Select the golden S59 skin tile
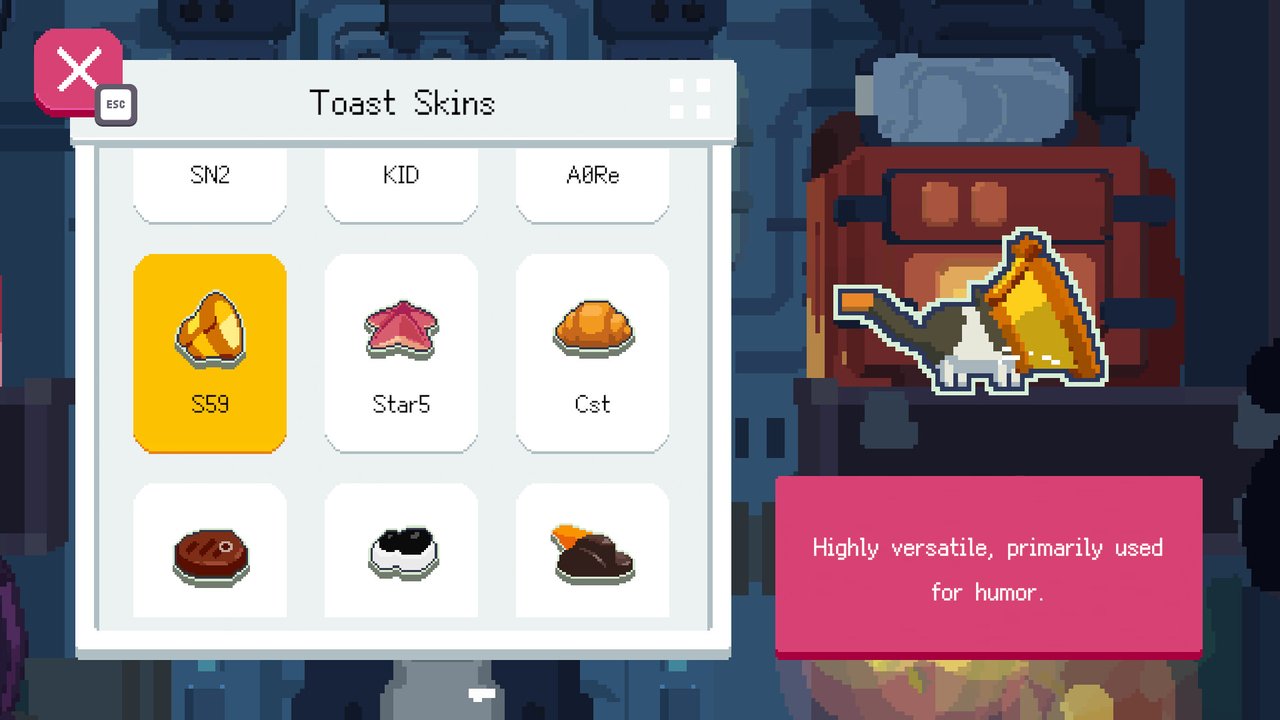1280x720 pixels. tap(210, 352)
